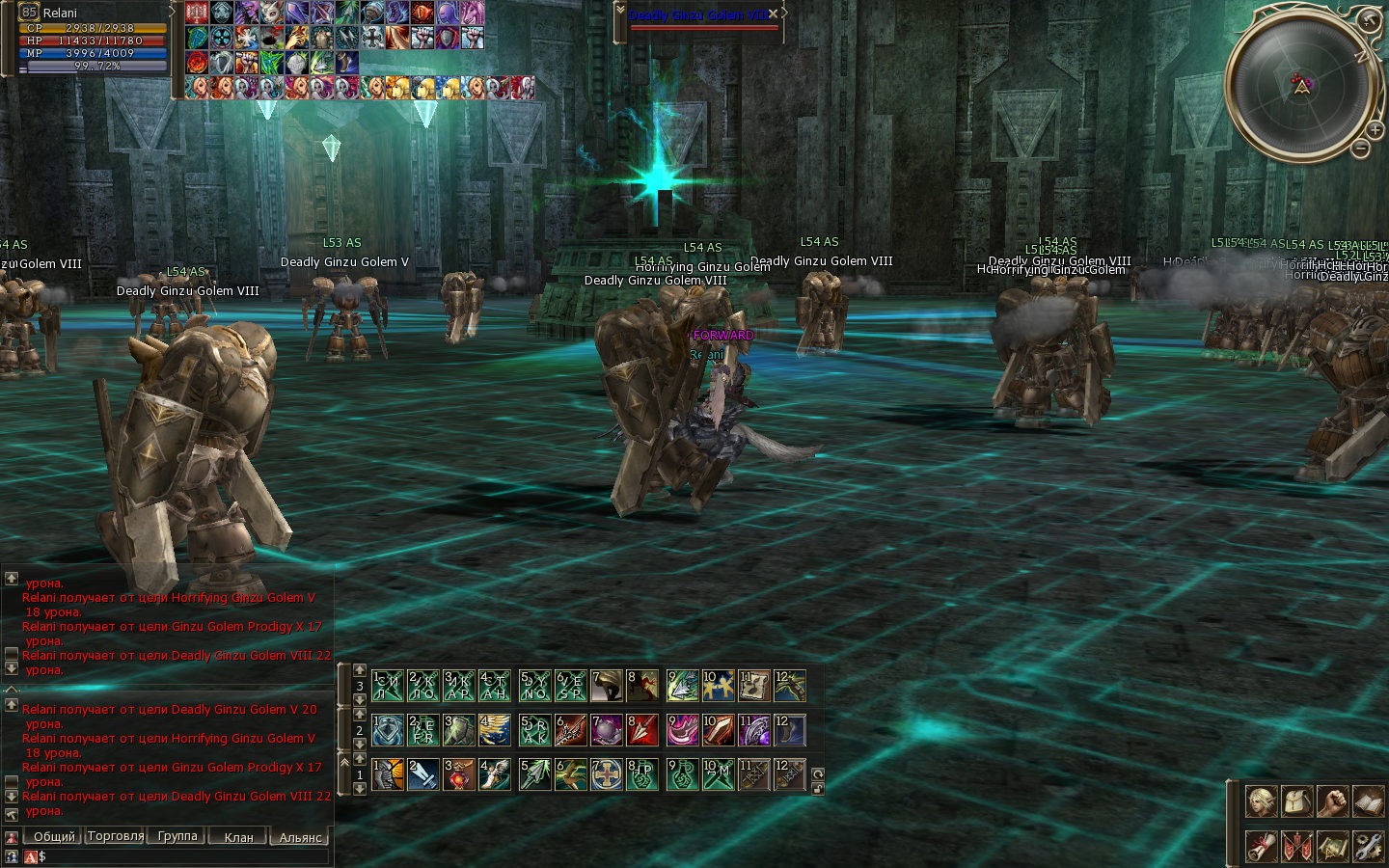Zoom in the minimap with plus button
Viewport: 1389px width, 868px height.
tap(1375, 129)
